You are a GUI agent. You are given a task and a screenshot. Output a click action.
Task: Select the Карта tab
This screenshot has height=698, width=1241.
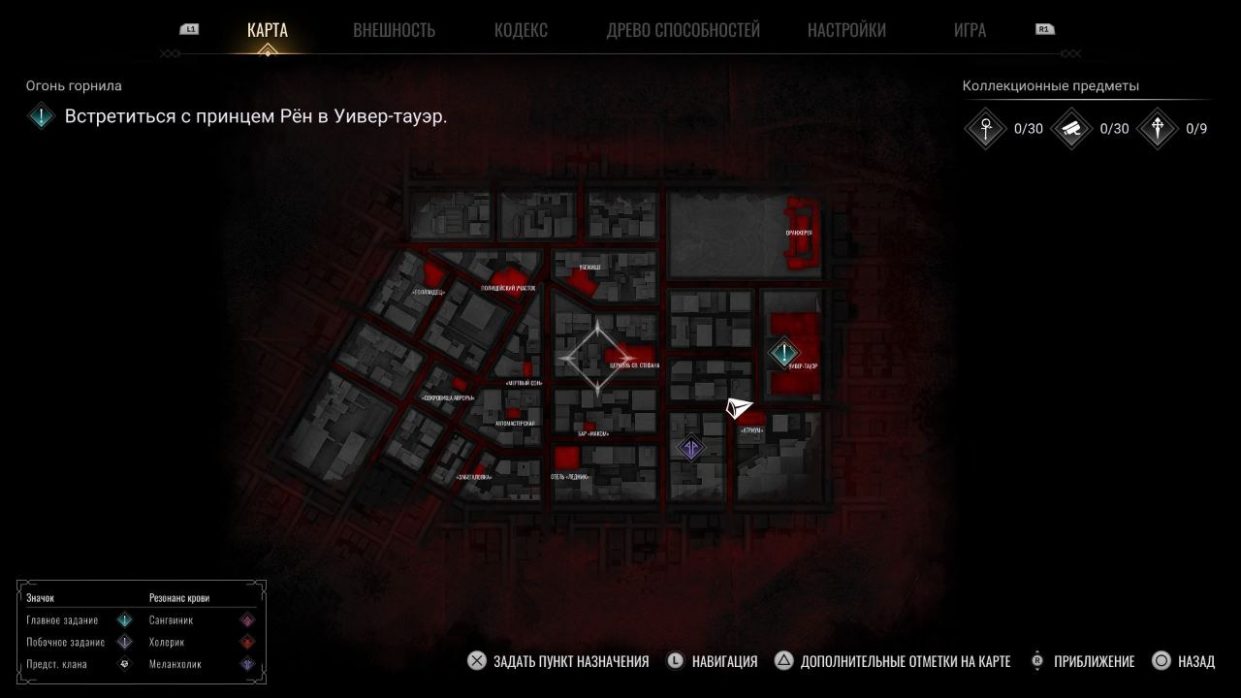point(267,30)
